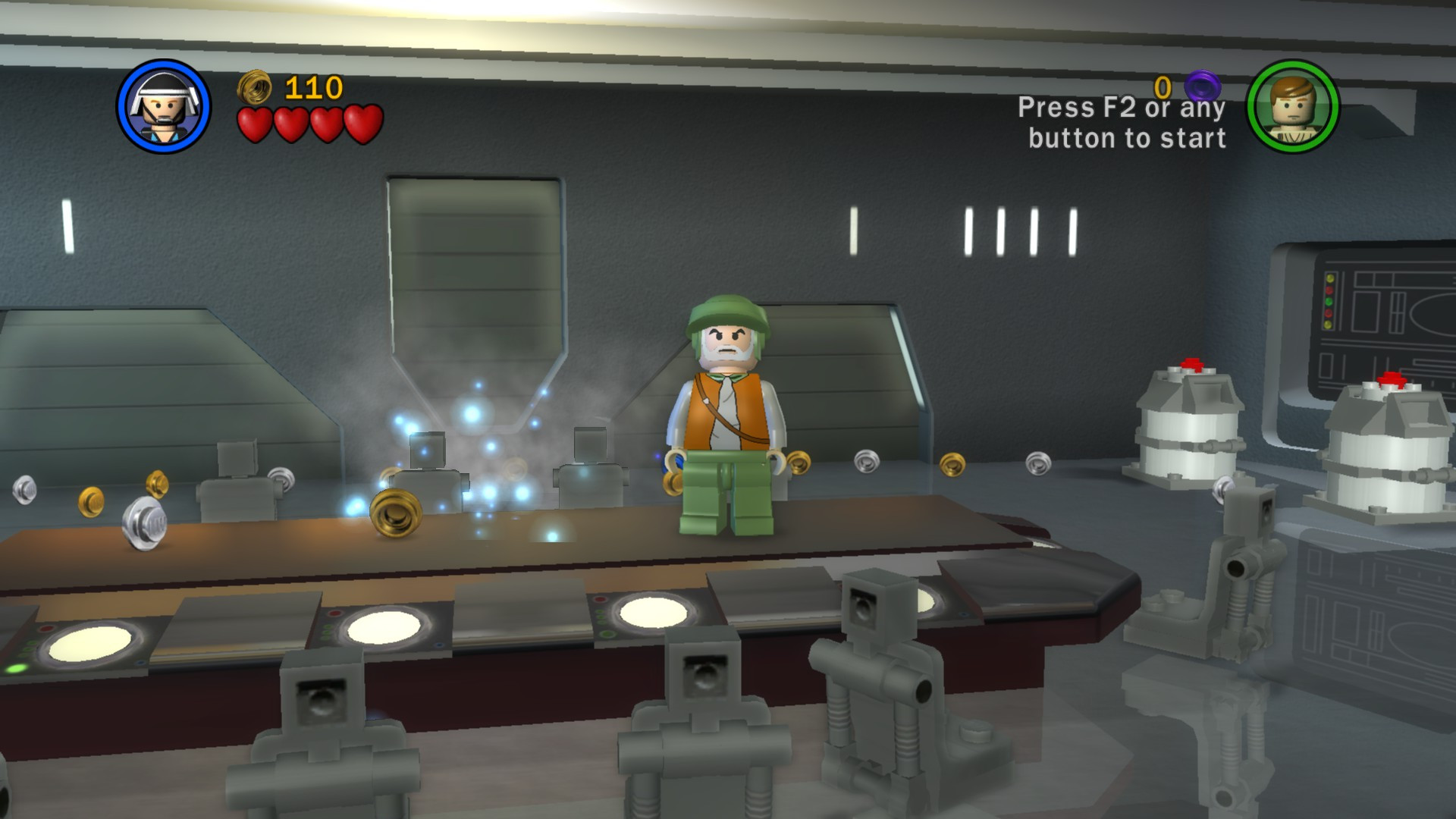Click the gold stud counter icon

point(253,86)
